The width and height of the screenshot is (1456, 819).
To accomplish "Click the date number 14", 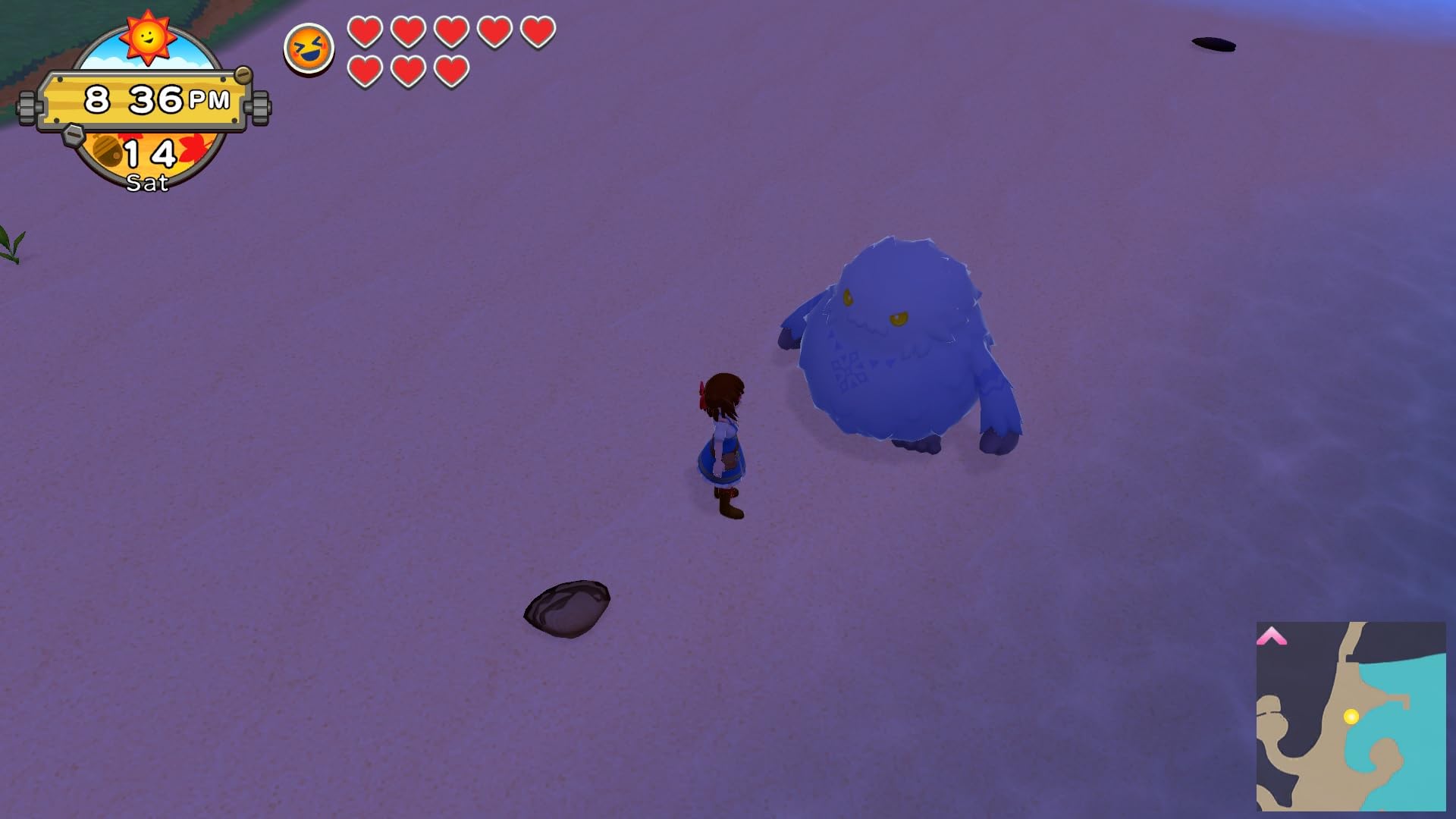I will pyautogui.click(x=149, y=152).
